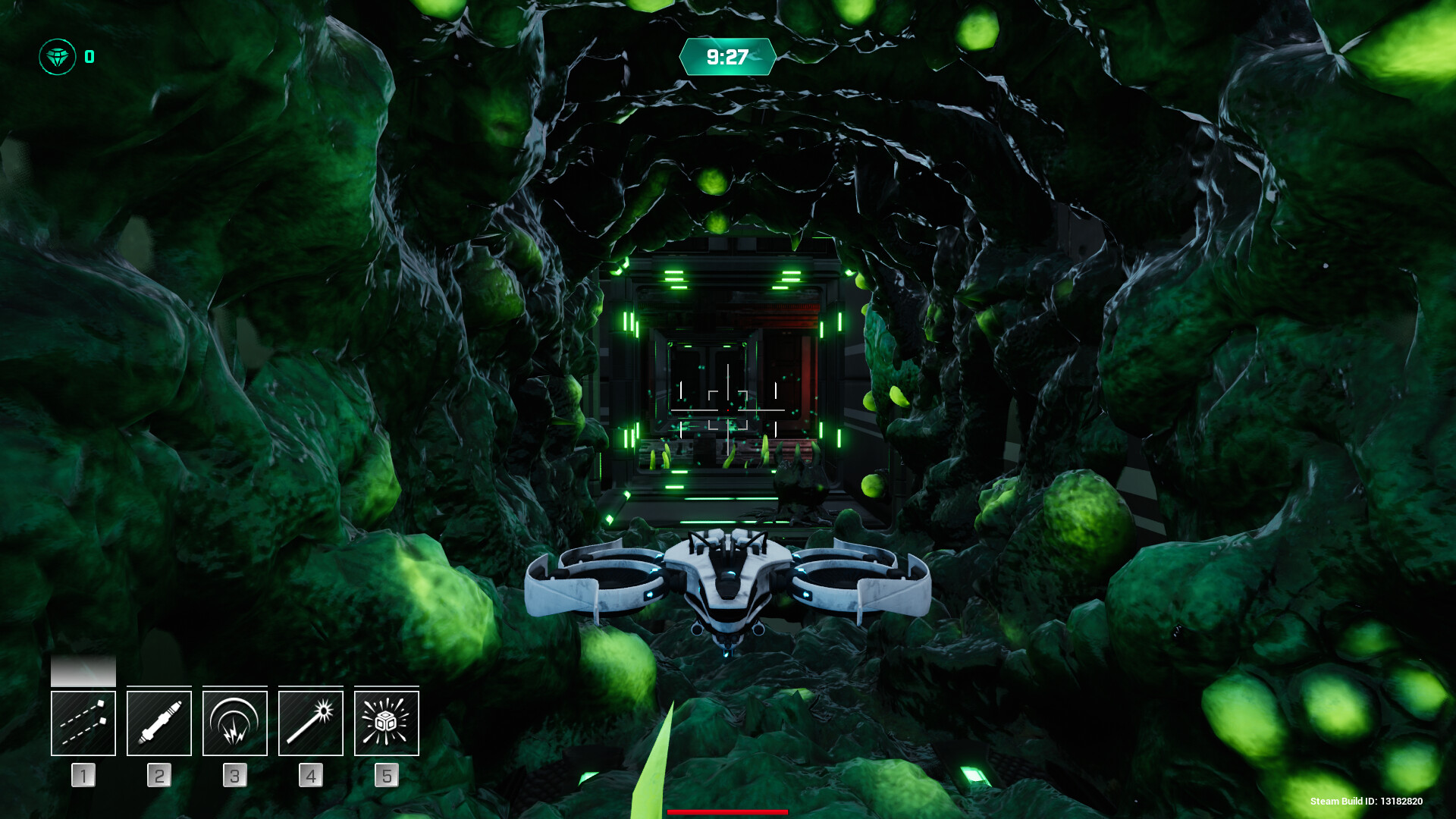Select the missile weapon in slot 2
The height and width of the screenshot is (819, 1456).
click(x=158, y=722)
